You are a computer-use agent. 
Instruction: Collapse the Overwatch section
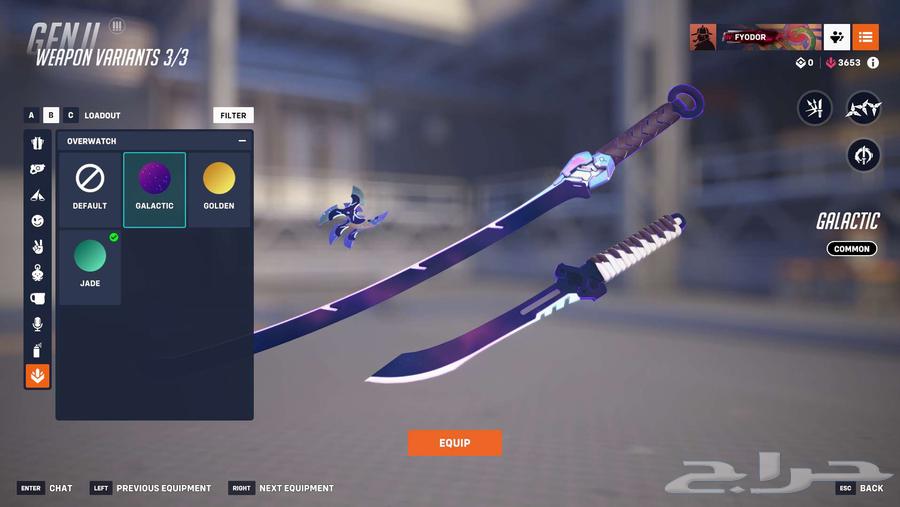242,141
